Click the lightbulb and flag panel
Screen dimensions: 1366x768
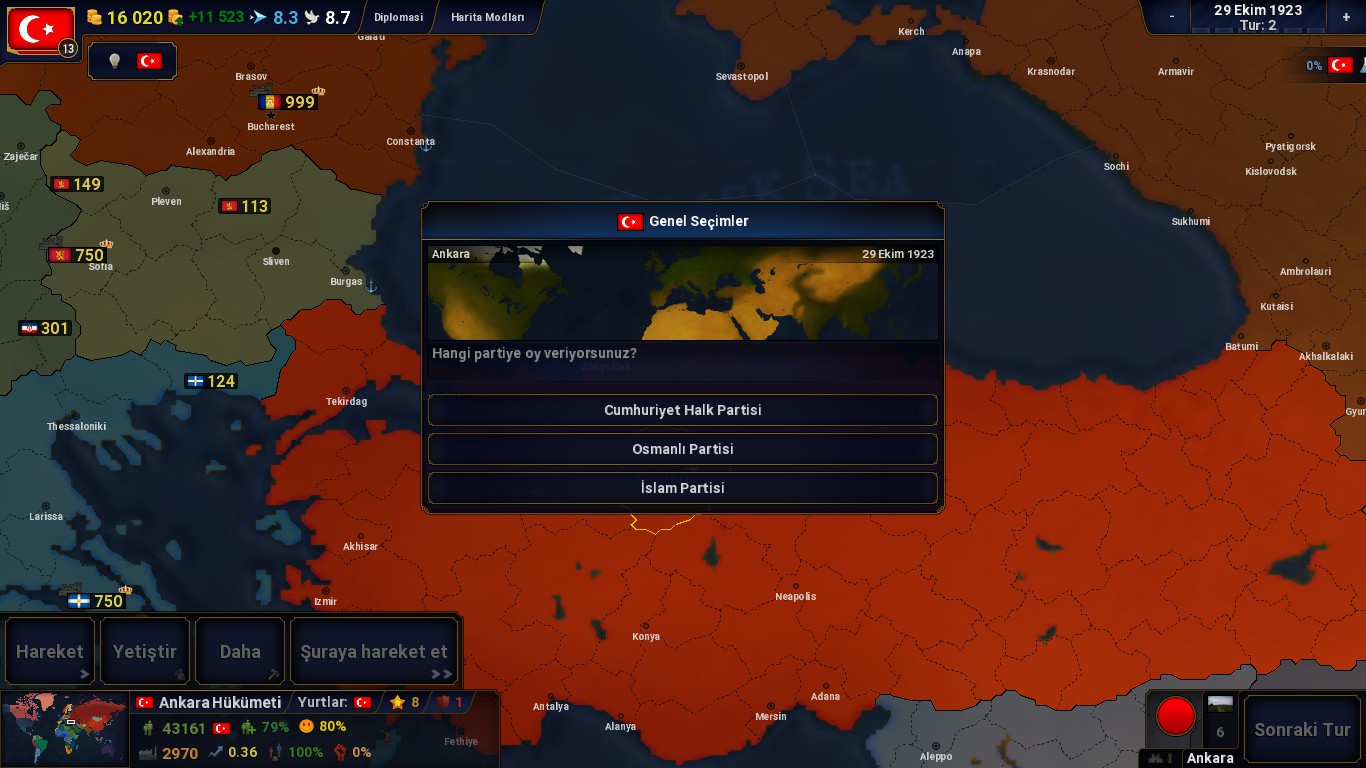[x=132, y=61]
